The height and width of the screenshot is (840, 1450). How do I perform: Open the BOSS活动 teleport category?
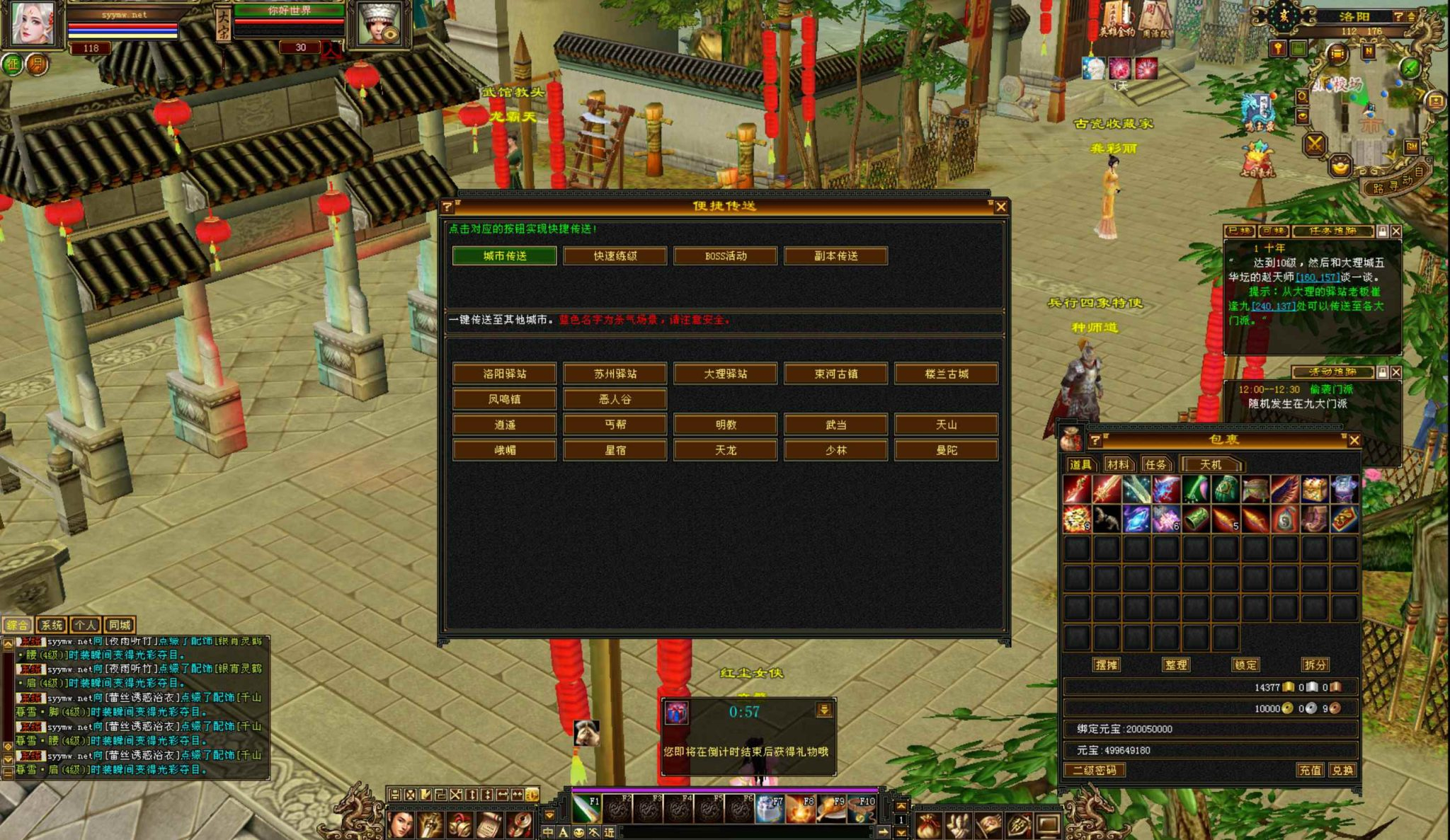click(725, 255)
